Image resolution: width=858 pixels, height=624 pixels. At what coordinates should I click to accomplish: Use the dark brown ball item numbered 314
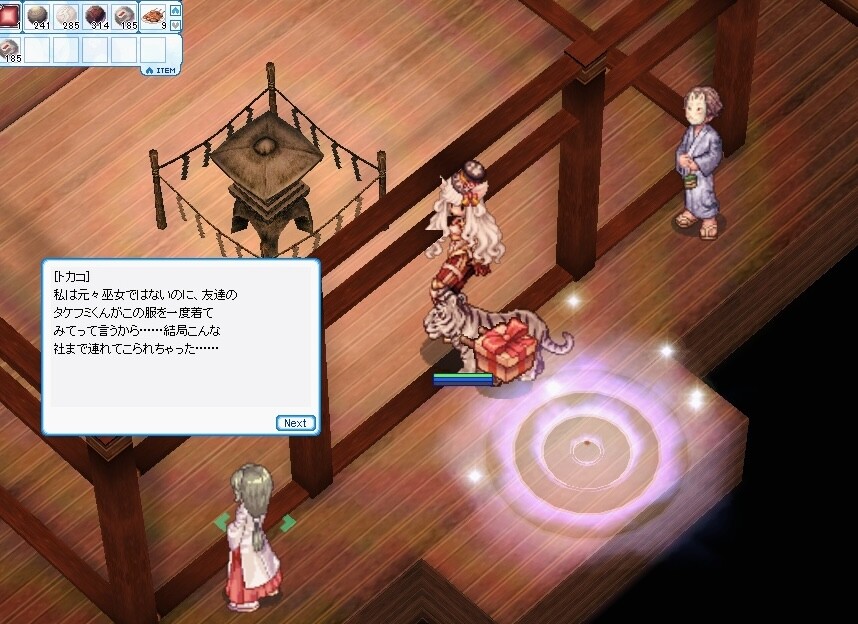coord(97,15)
